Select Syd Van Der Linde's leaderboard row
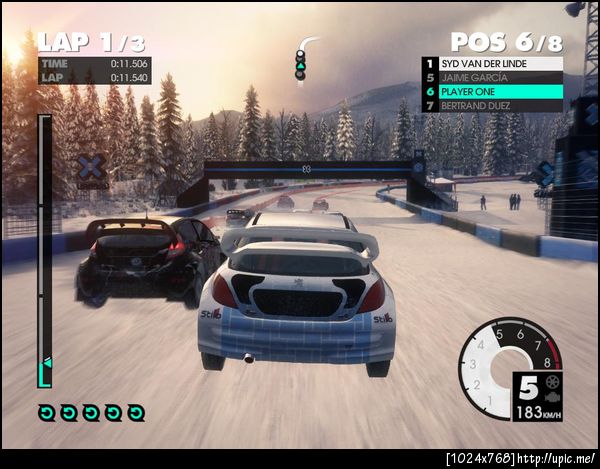Image resolution: width=600 pixels, height=469 pixels. [491, 63]
